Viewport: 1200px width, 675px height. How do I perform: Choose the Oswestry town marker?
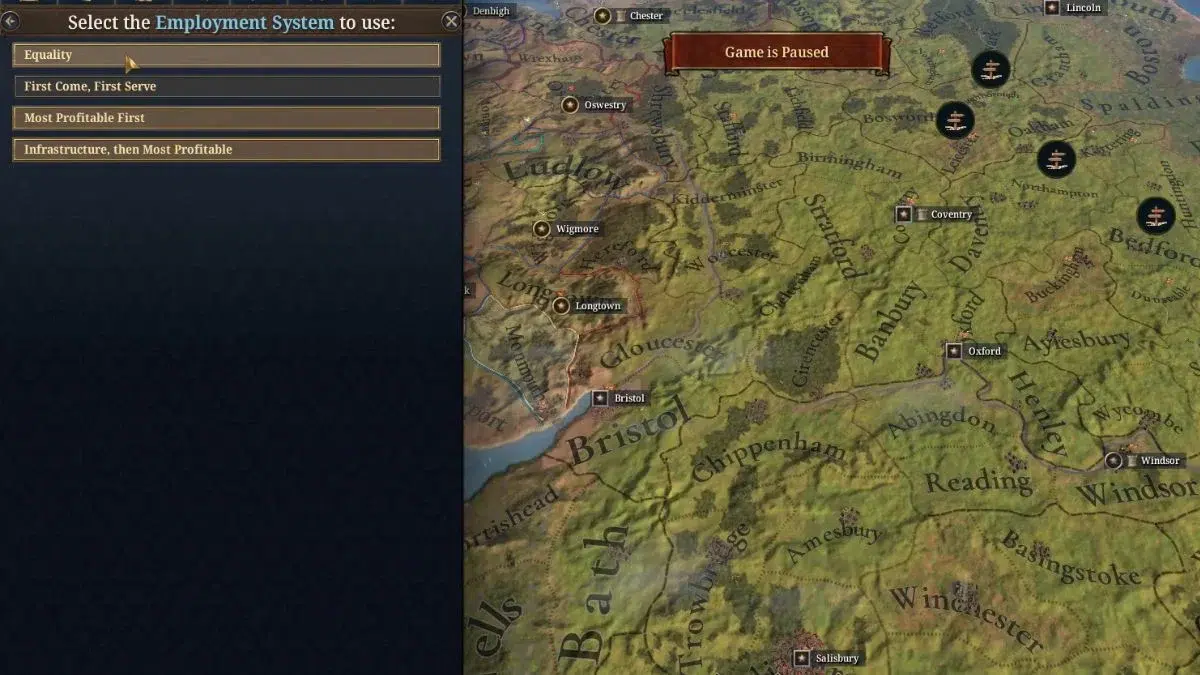coord(570,105)
